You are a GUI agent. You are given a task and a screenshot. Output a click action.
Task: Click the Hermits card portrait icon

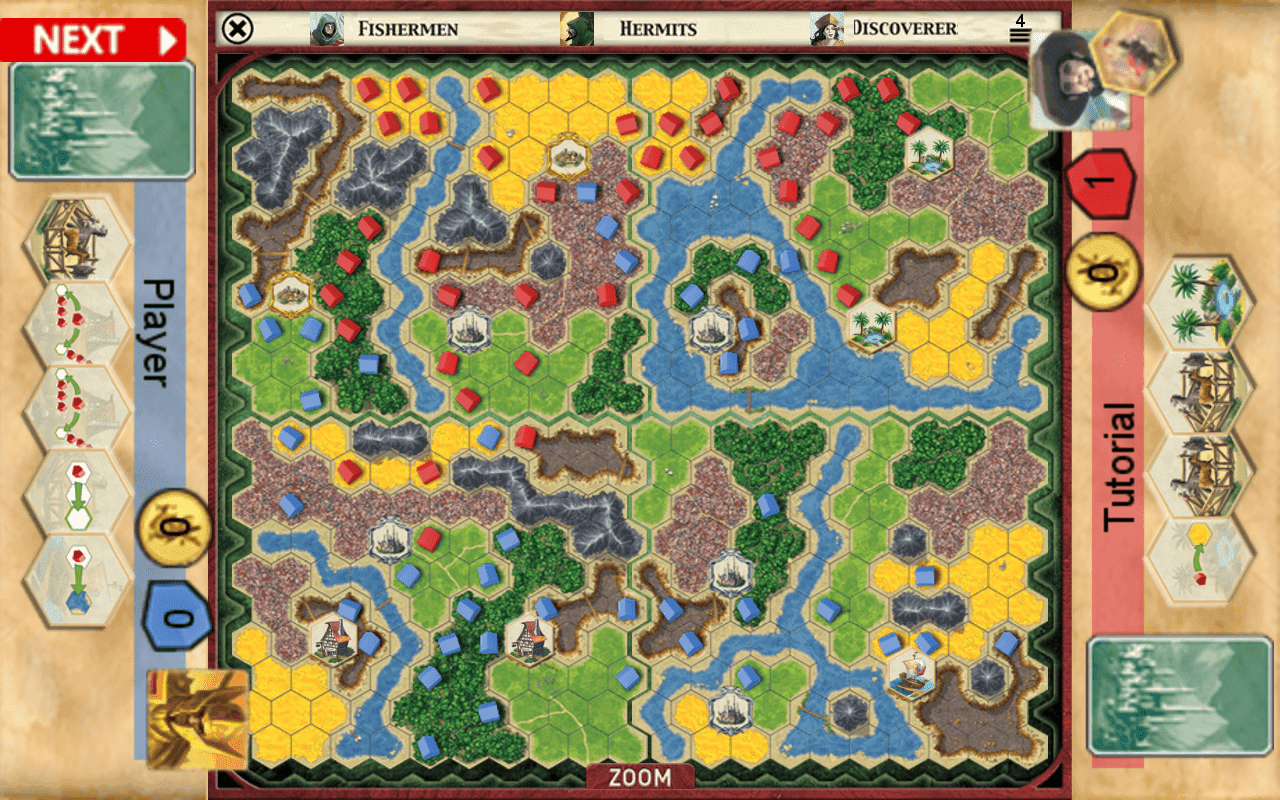pos(575,28)
